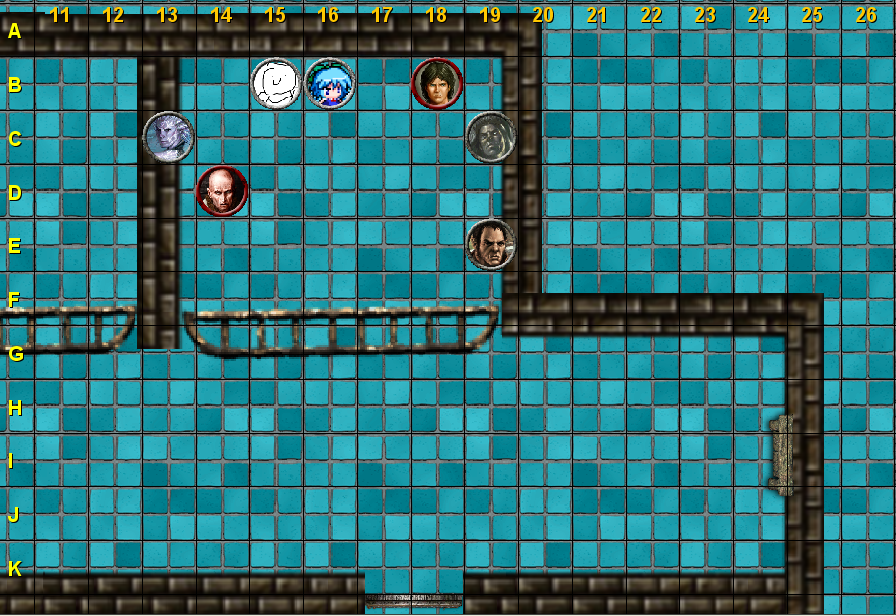The image size is (896, 616).
Task: Select the pale blue creature token
Action: (x=168, y=137)
